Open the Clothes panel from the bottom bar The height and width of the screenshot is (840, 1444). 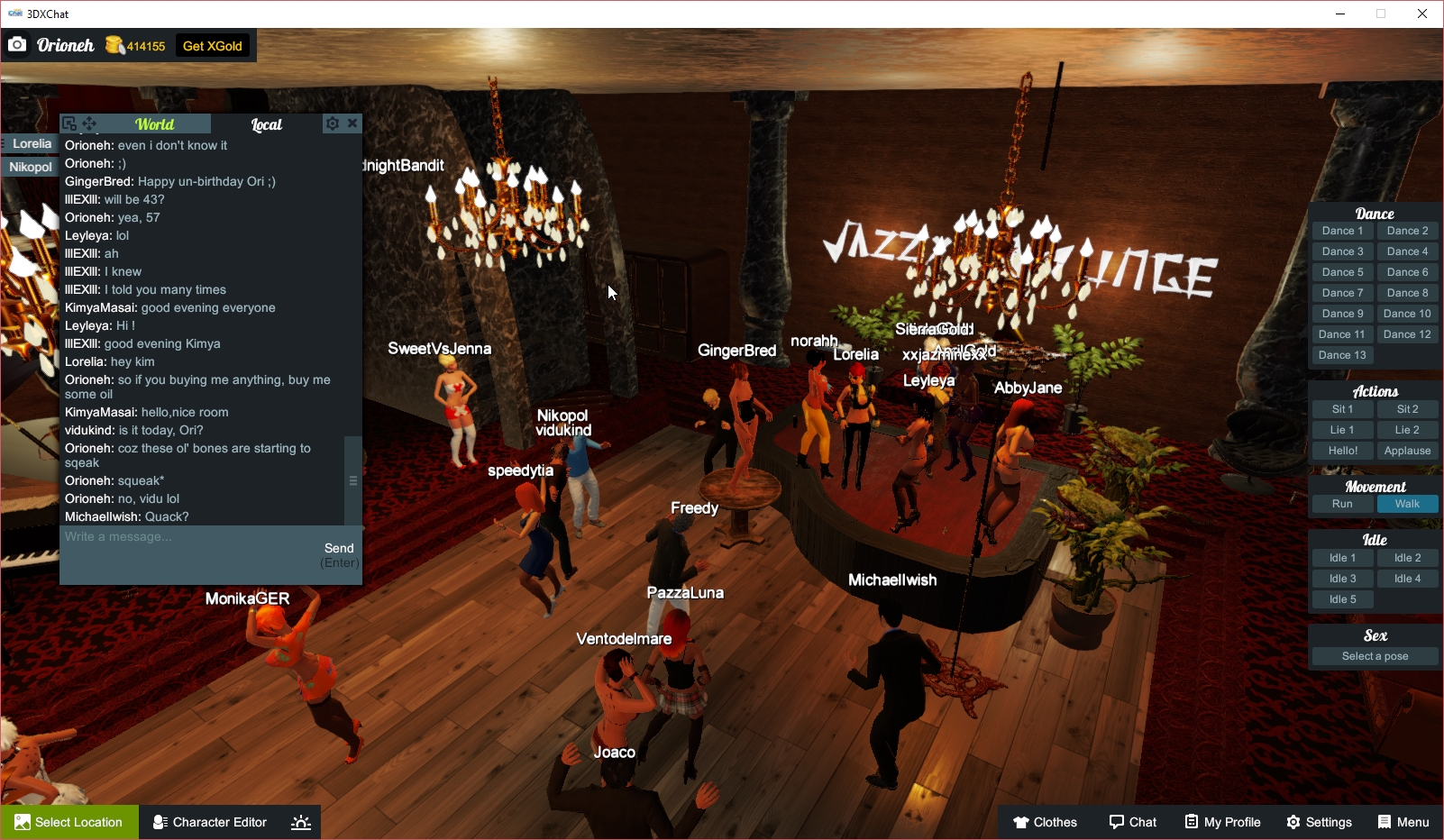pyautogui.click(x=1044, y=822)
